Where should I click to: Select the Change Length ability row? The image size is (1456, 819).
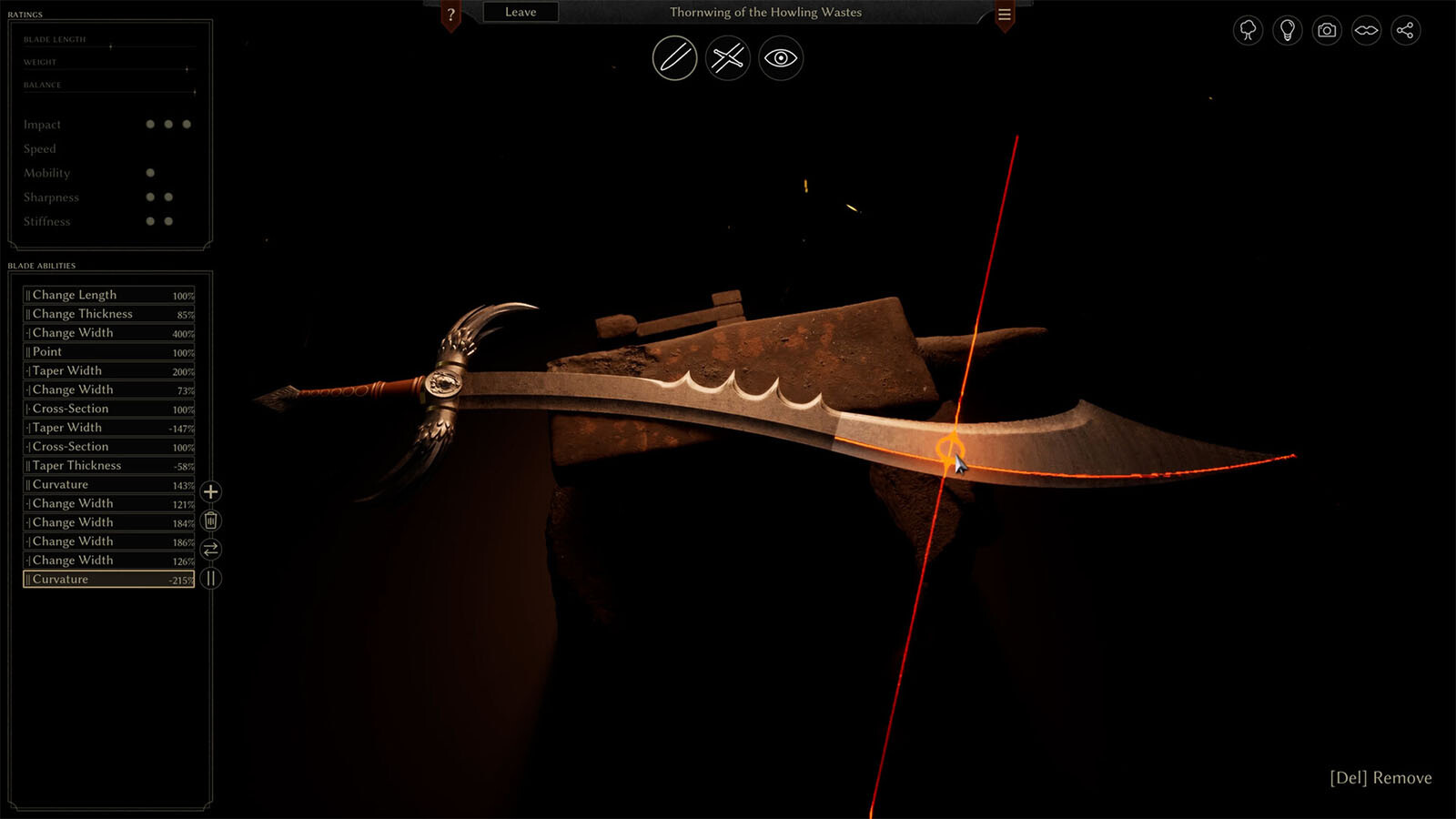(109, 295)
